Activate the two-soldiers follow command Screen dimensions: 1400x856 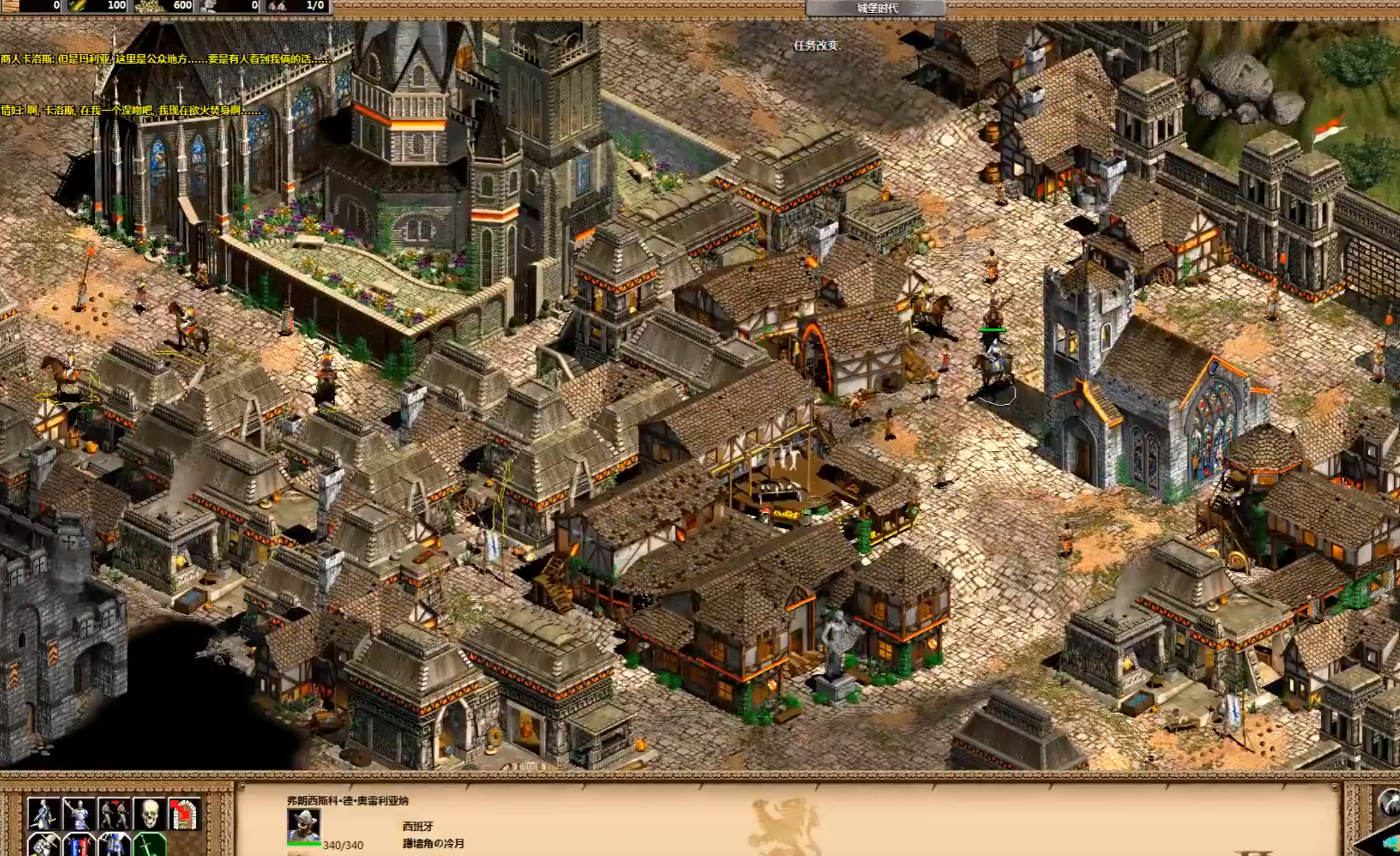click(x=114, y=813)
